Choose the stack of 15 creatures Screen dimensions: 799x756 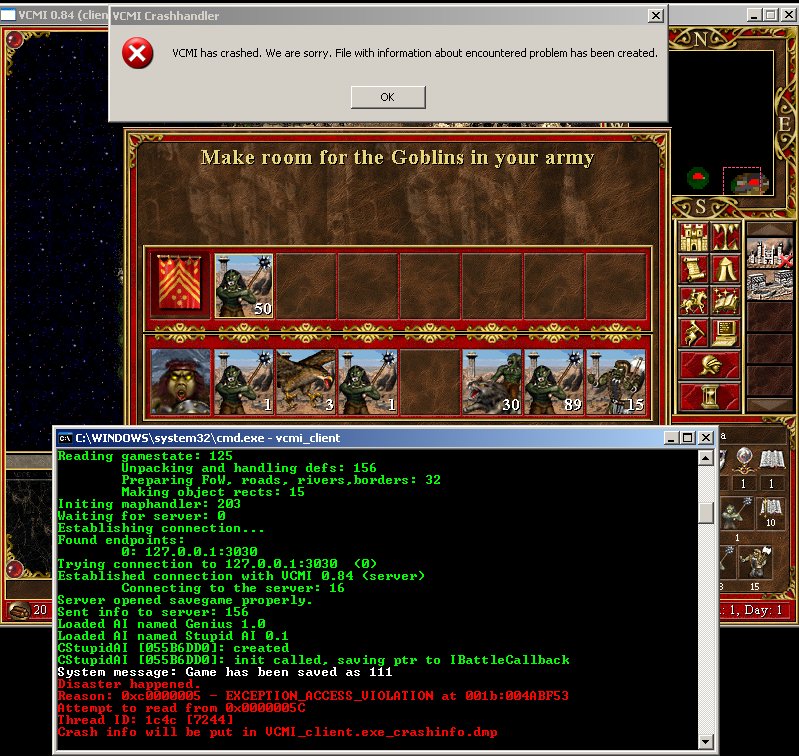[615, 380]
